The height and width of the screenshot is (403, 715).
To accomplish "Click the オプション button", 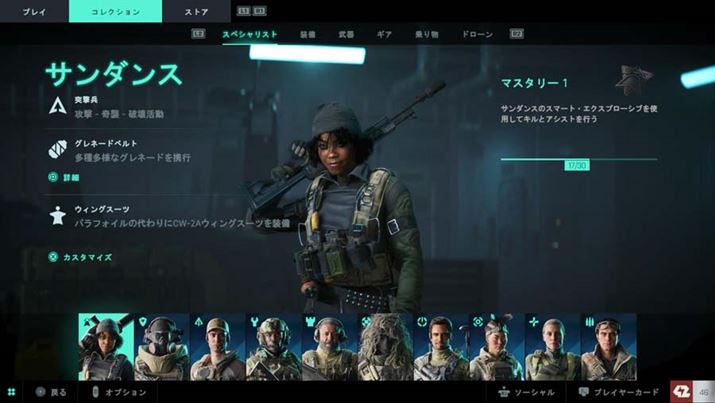I will (x=118, y=392).
